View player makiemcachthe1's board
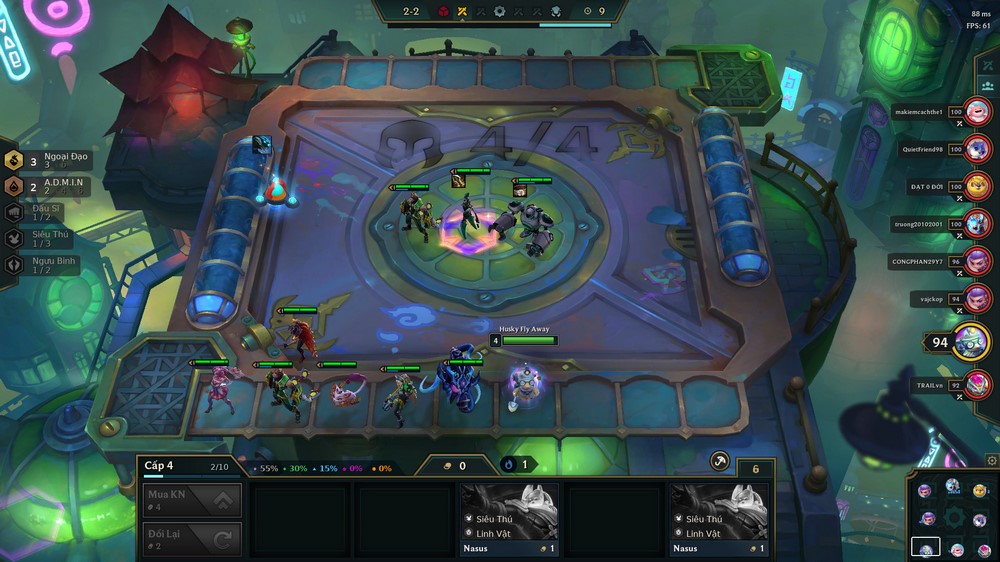1000x562 pixels. [977, 112]
